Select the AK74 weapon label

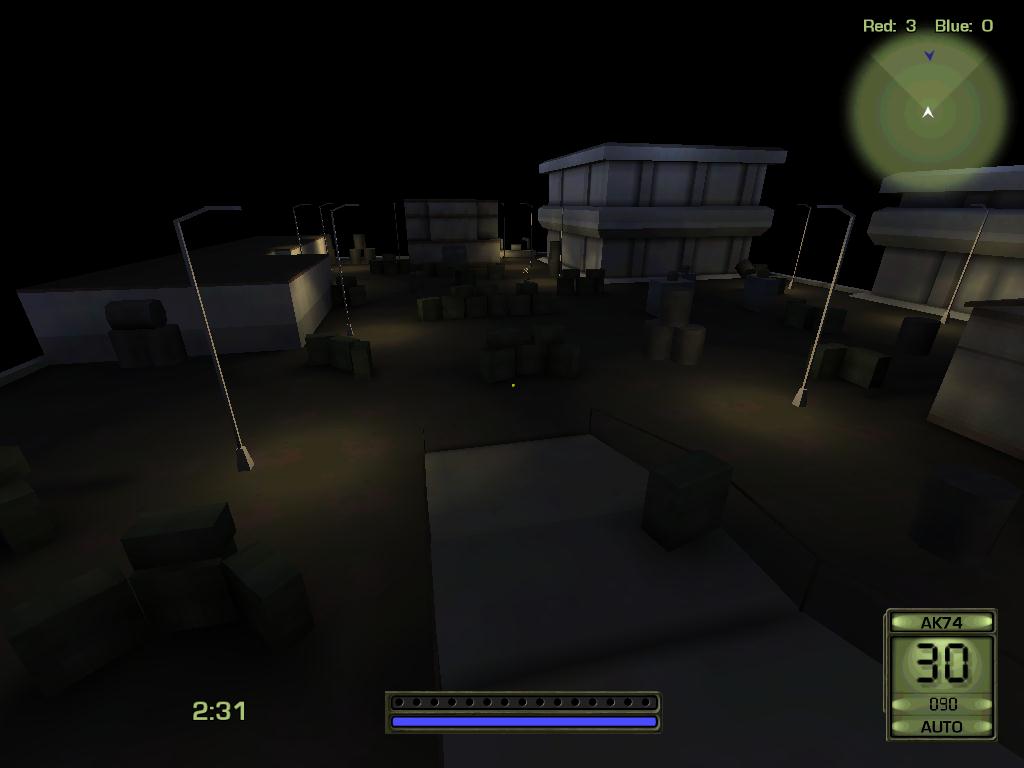tap(940, 622)
